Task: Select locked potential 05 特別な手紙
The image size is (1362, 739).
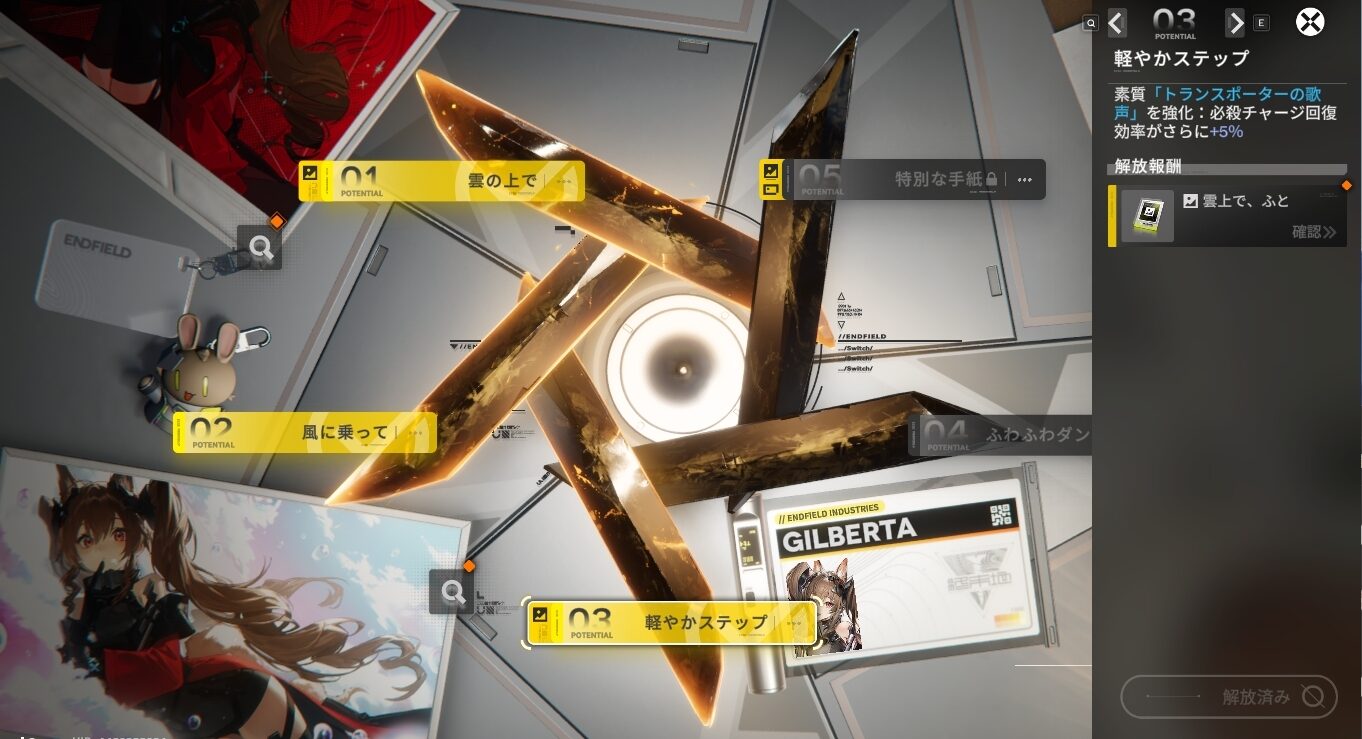Action: (x=901, y=180)
